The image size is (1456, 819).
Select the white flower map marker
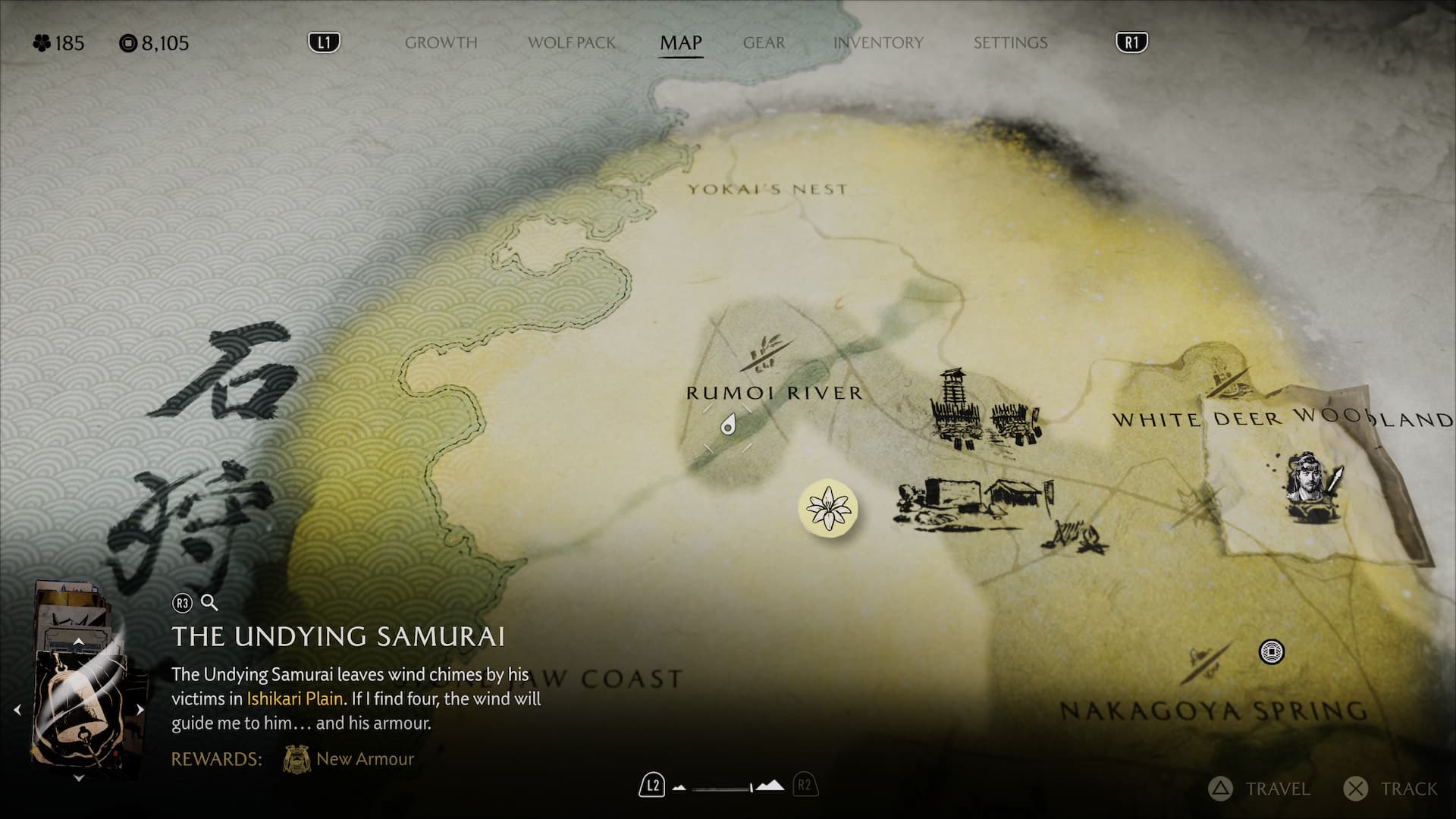click(828, 509)
